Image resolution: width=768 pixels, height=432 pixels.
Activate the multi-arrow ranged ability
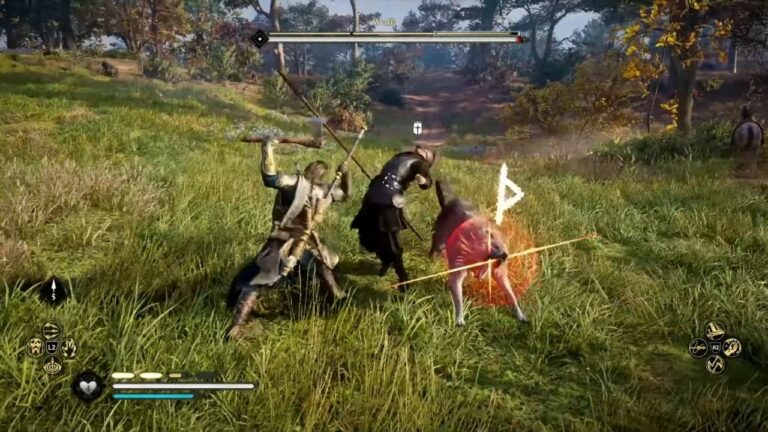tap(52, 329)
